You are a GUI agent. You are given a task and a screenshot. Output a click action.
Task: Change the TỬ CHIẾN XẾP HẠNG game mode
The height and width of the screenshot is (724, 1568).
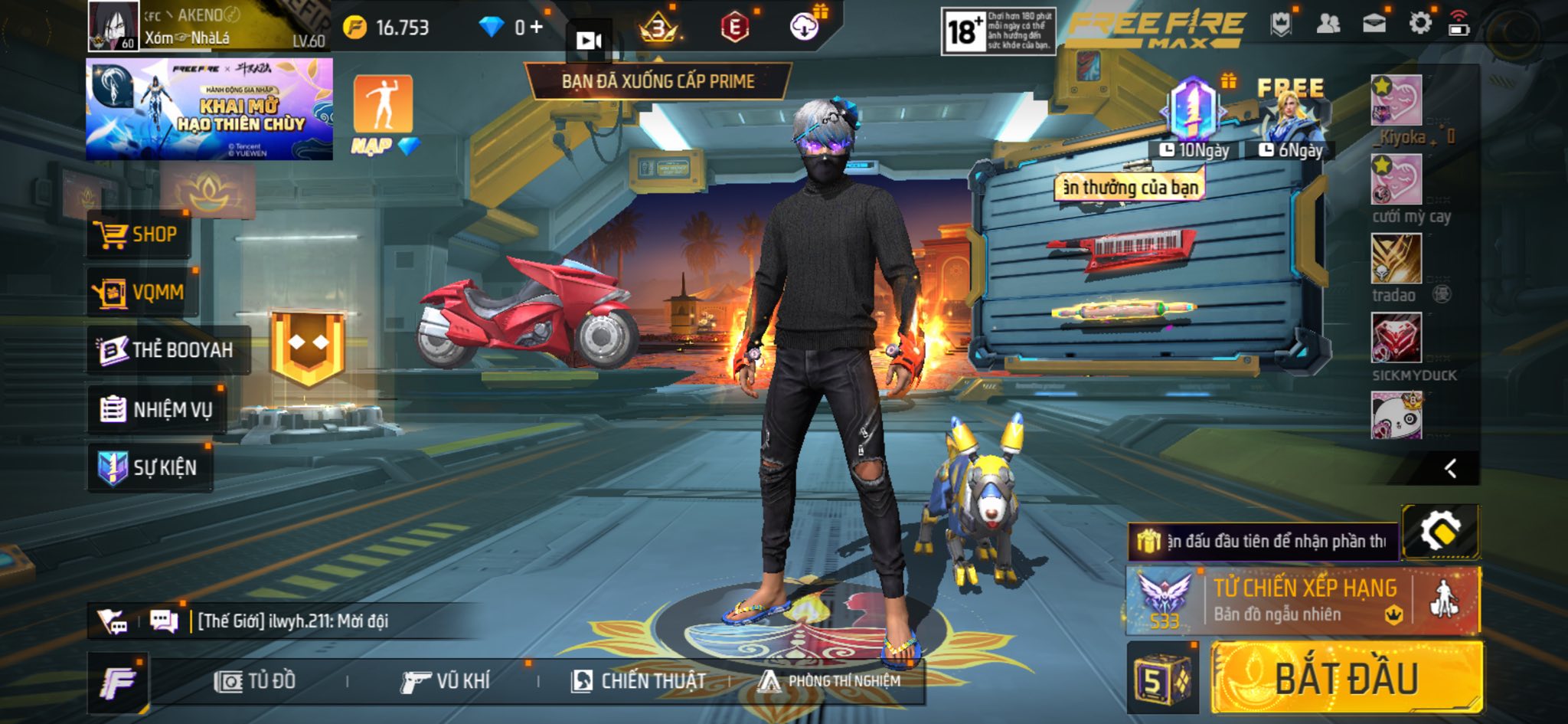pos(1303,601)
